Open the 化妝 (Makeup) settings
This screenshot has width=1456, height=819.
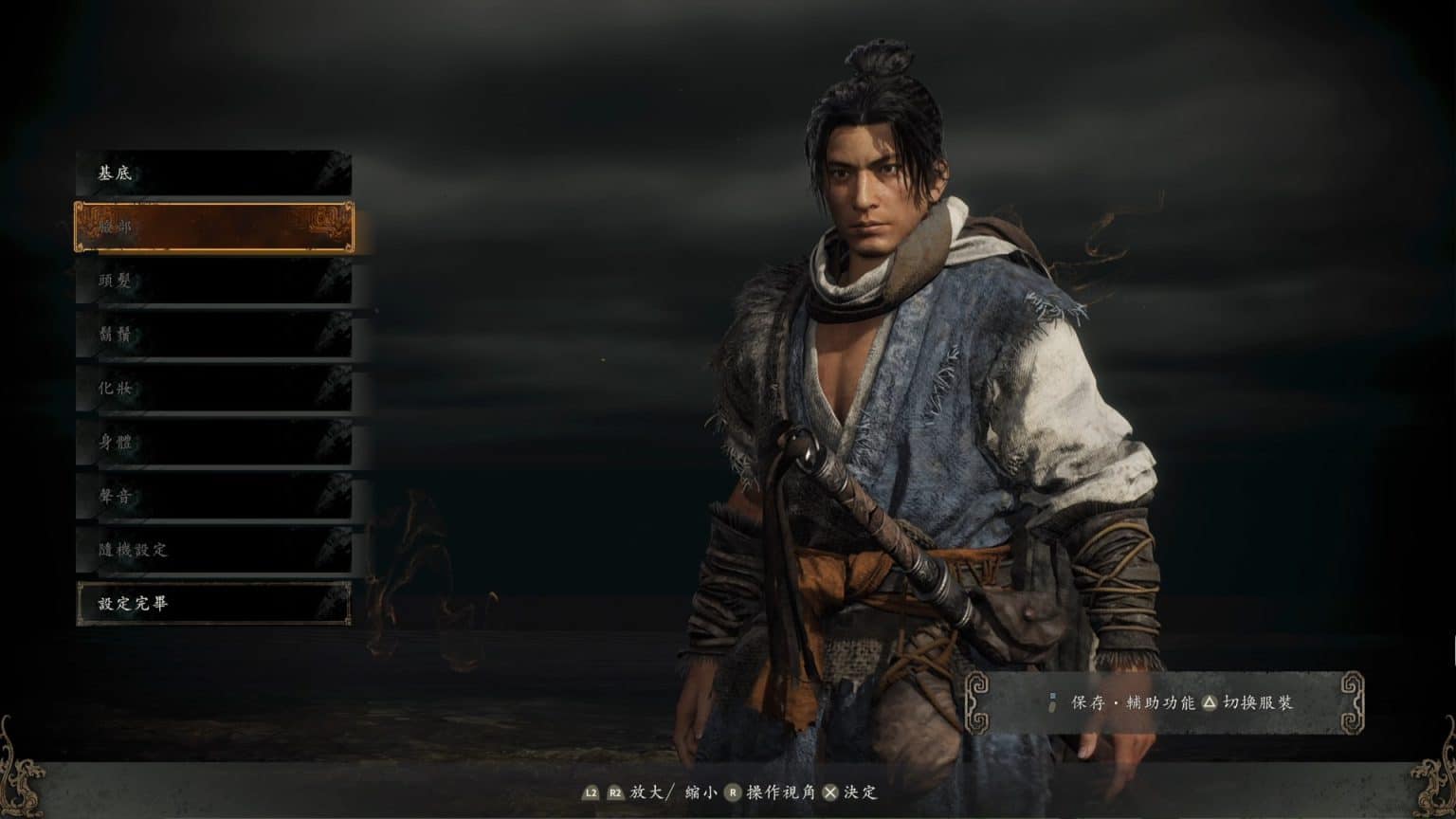213,389
